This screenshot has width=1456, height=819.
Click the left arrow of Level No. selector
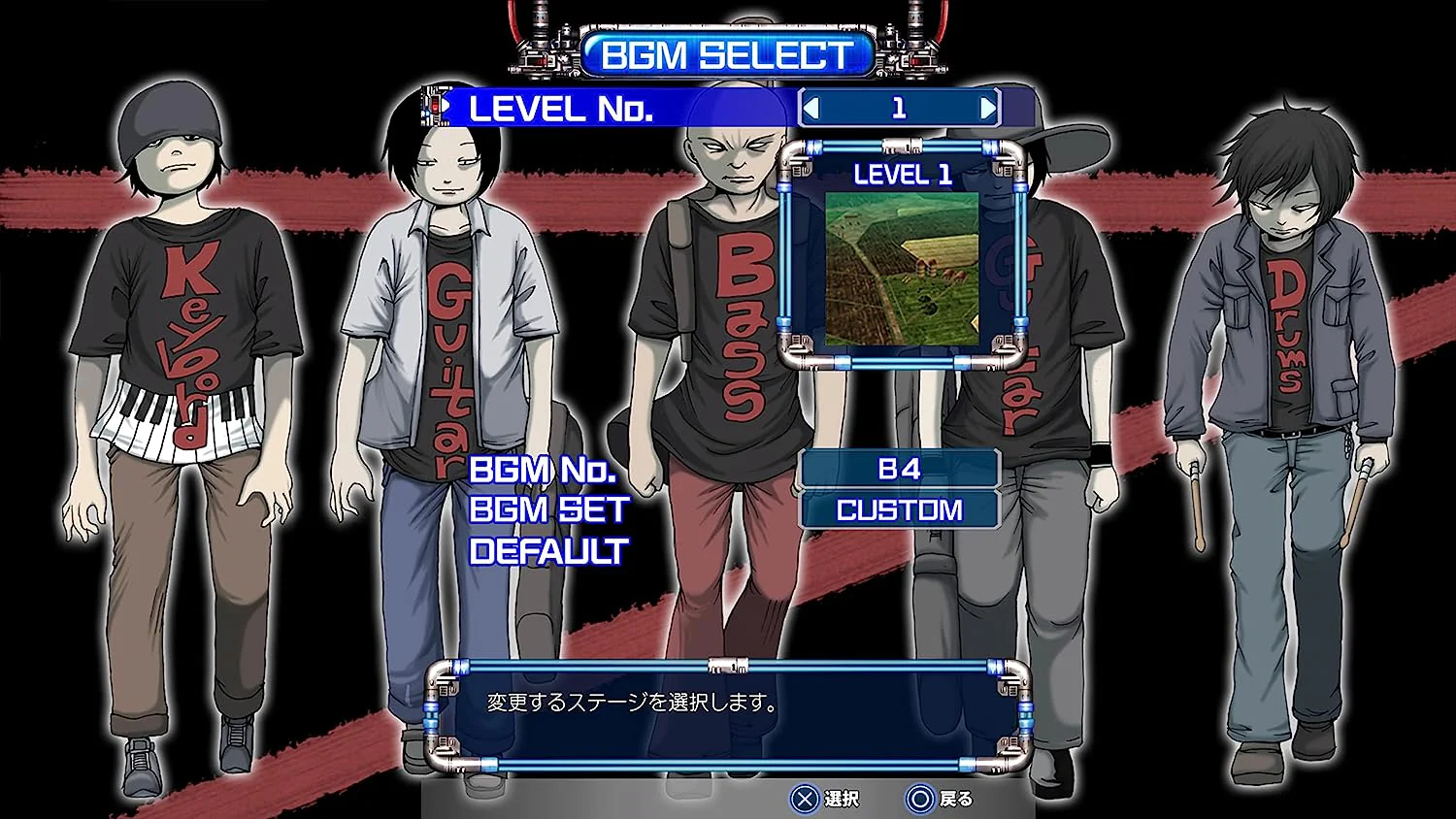point(811,109)
